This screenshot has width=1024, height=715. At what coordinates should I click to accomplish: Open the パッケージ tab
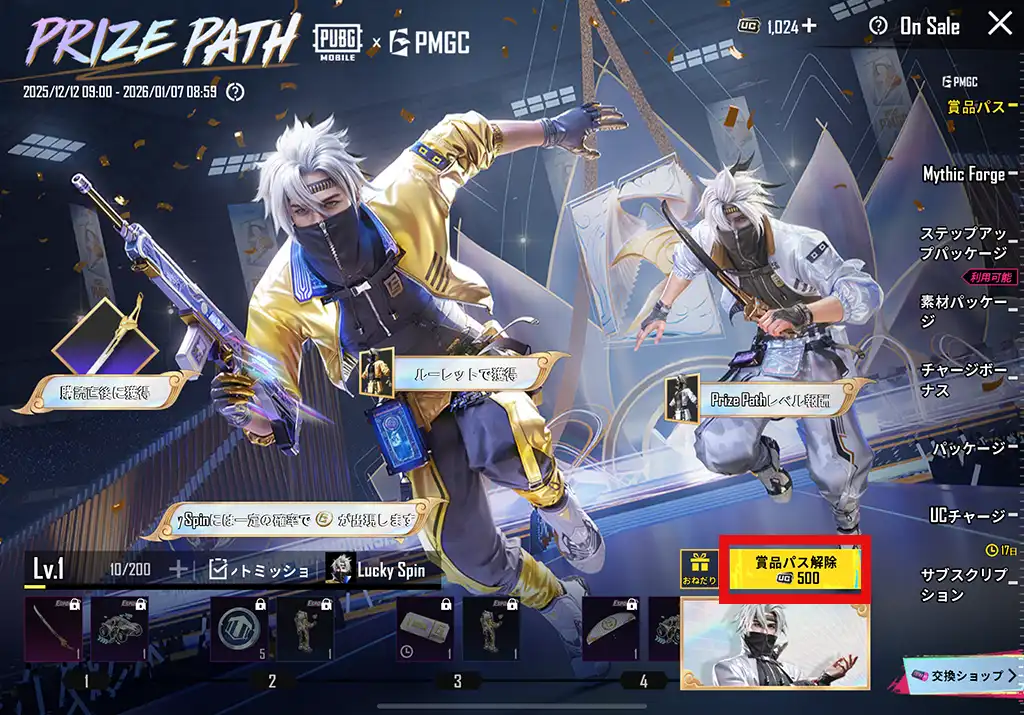pyautogui.click(x=968, y=448)
